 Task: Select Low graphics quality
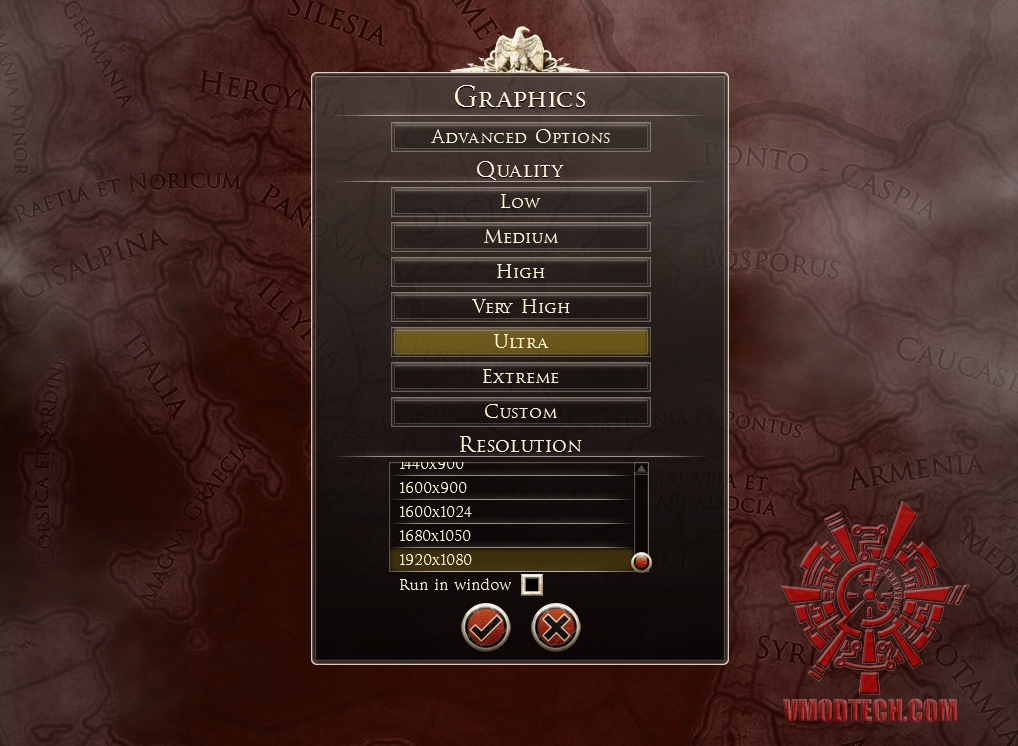coord(520,202)
